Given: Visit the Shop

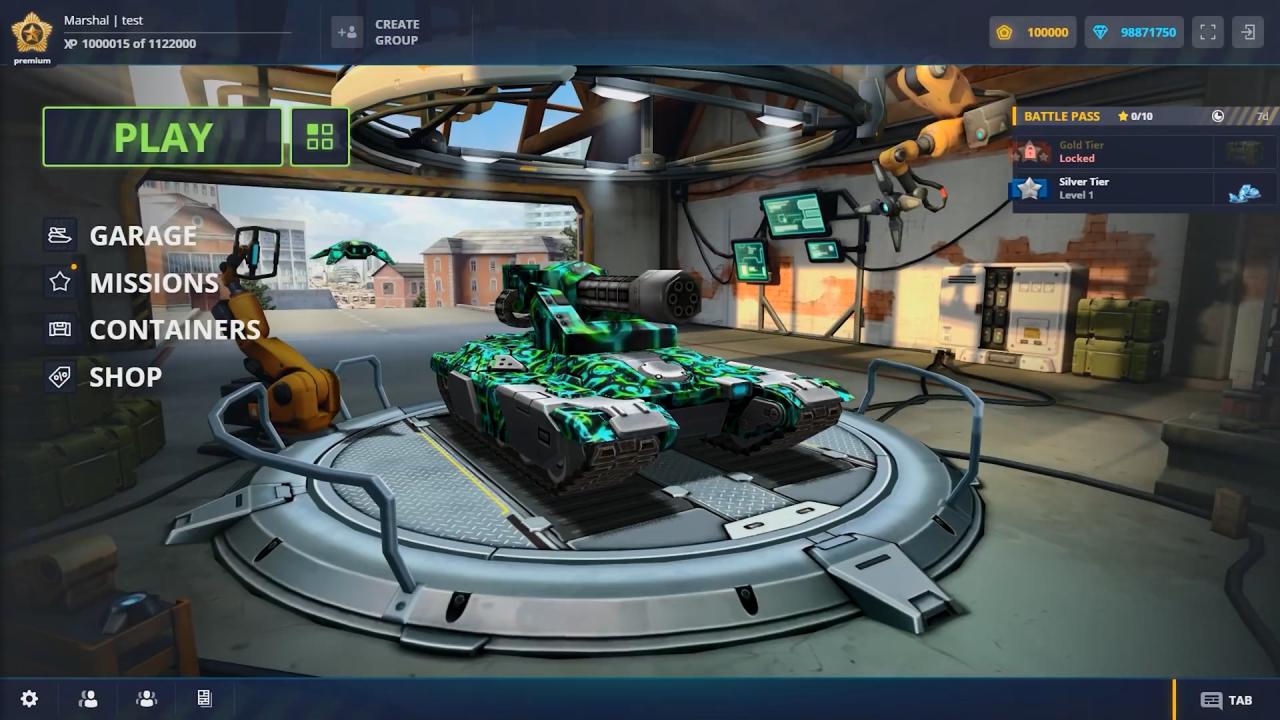Looking at the screenshot, I should click(125, 377).
